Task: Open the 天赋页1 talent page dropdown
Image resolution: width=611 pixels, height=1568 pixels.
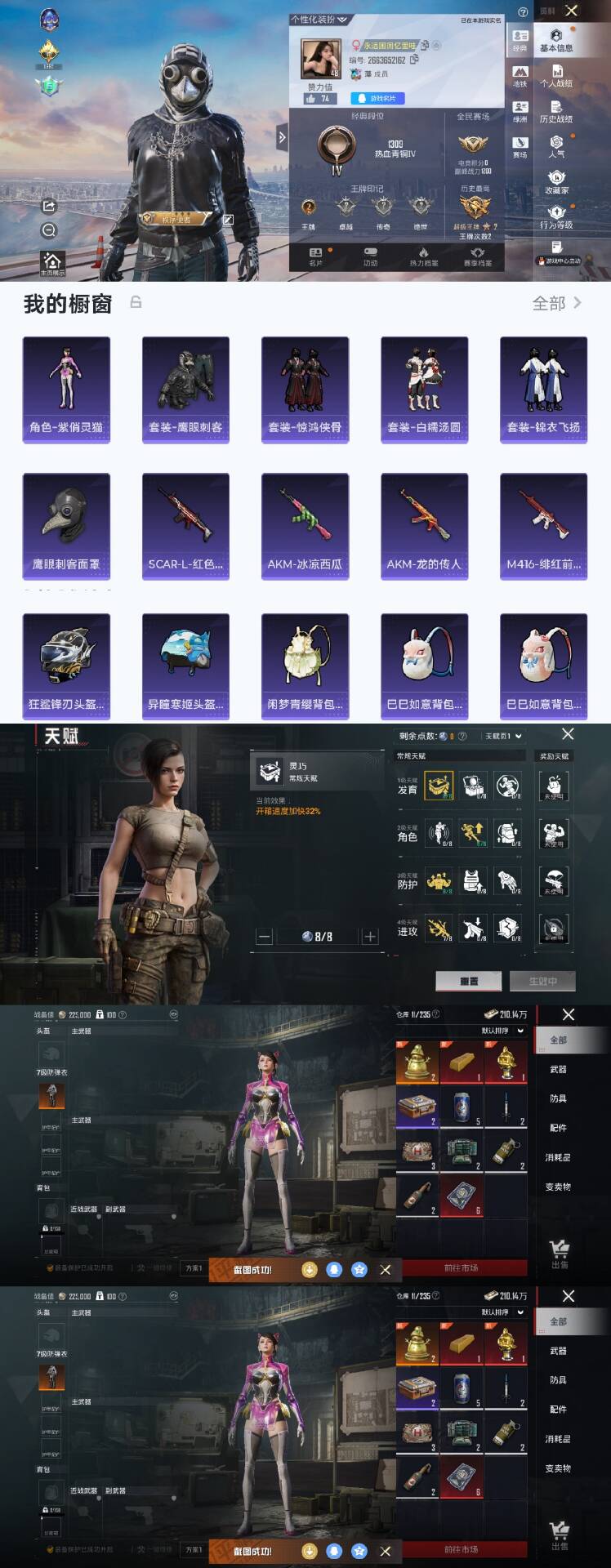Action: pyautogui.click(x=503, y=736)
